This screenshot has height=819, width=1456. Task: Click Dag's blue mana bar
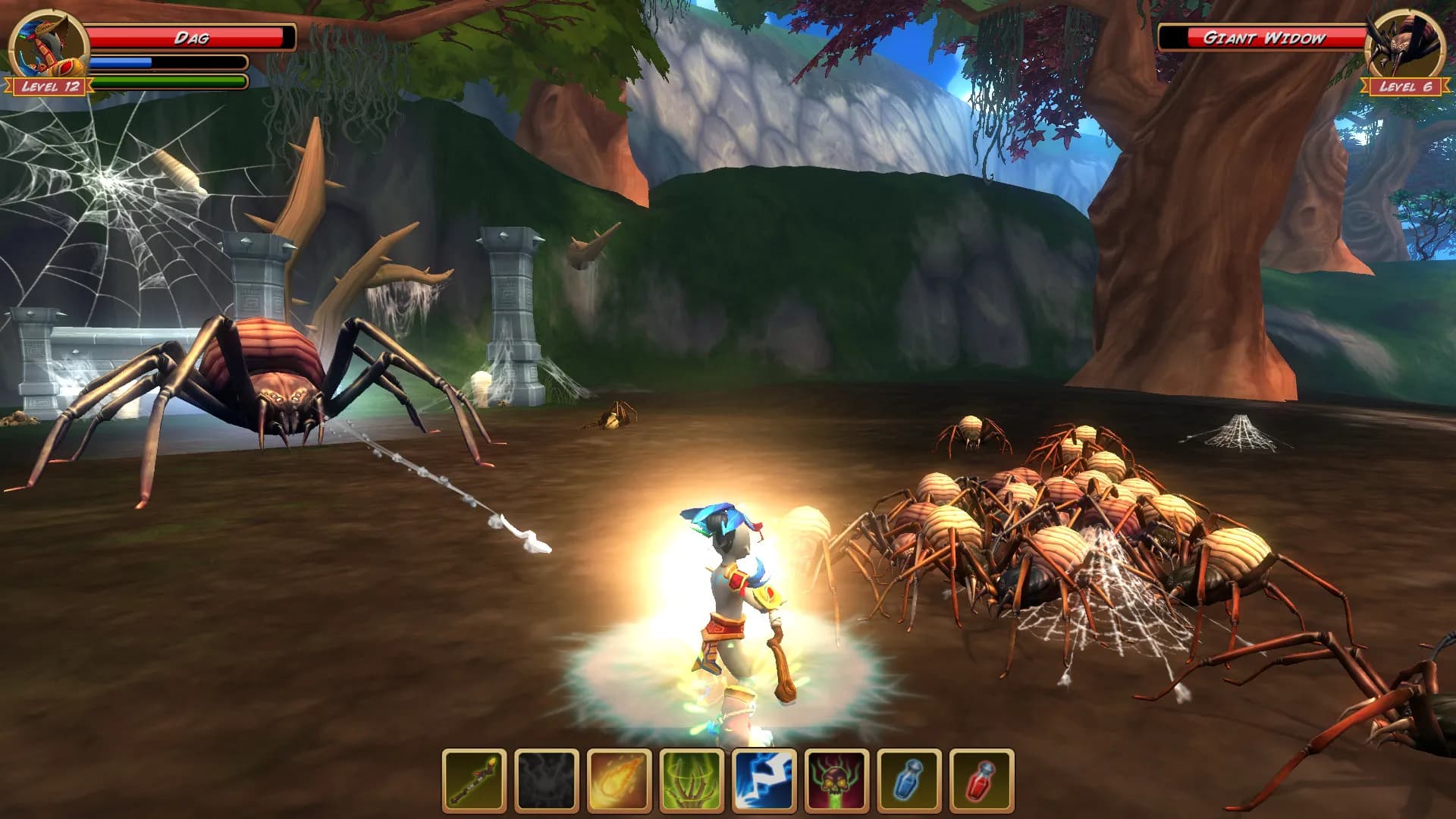tap(167, 62)
